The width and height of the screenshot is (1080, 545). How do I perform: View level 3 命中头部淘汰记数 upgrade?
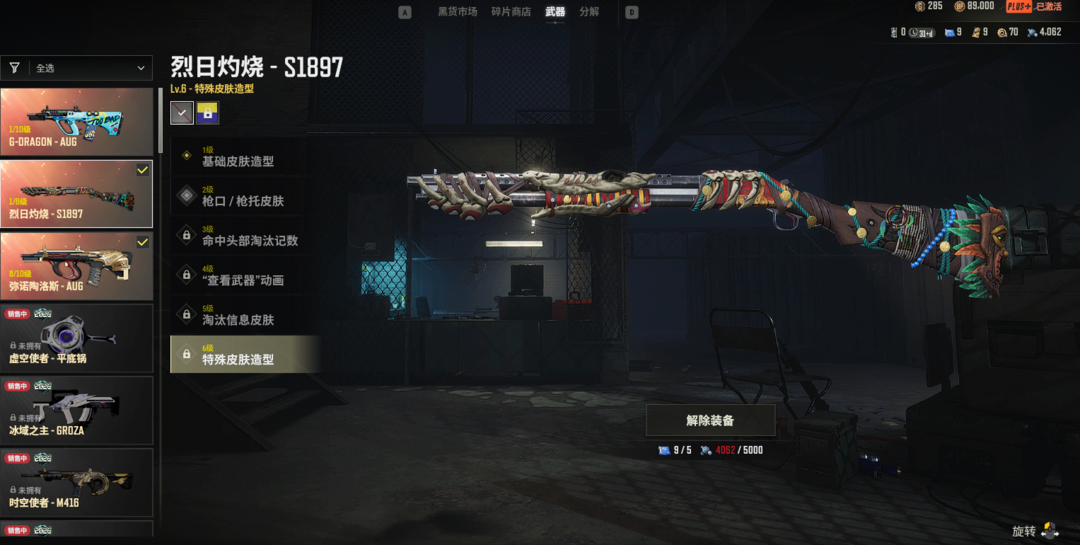[244, 236]
